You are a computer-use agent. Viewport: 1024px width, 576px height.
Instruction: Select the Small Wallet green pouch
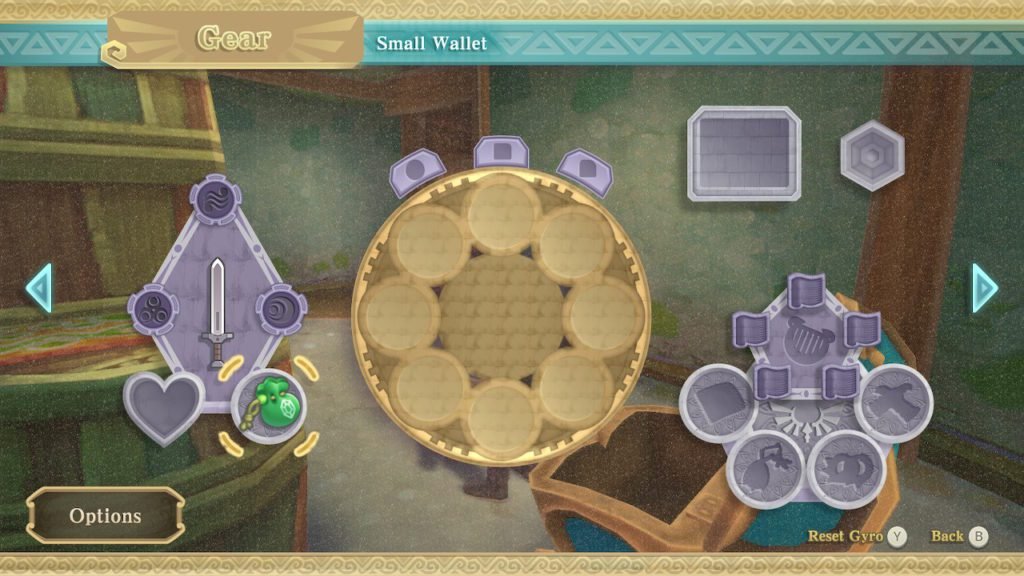click(268, 404)
